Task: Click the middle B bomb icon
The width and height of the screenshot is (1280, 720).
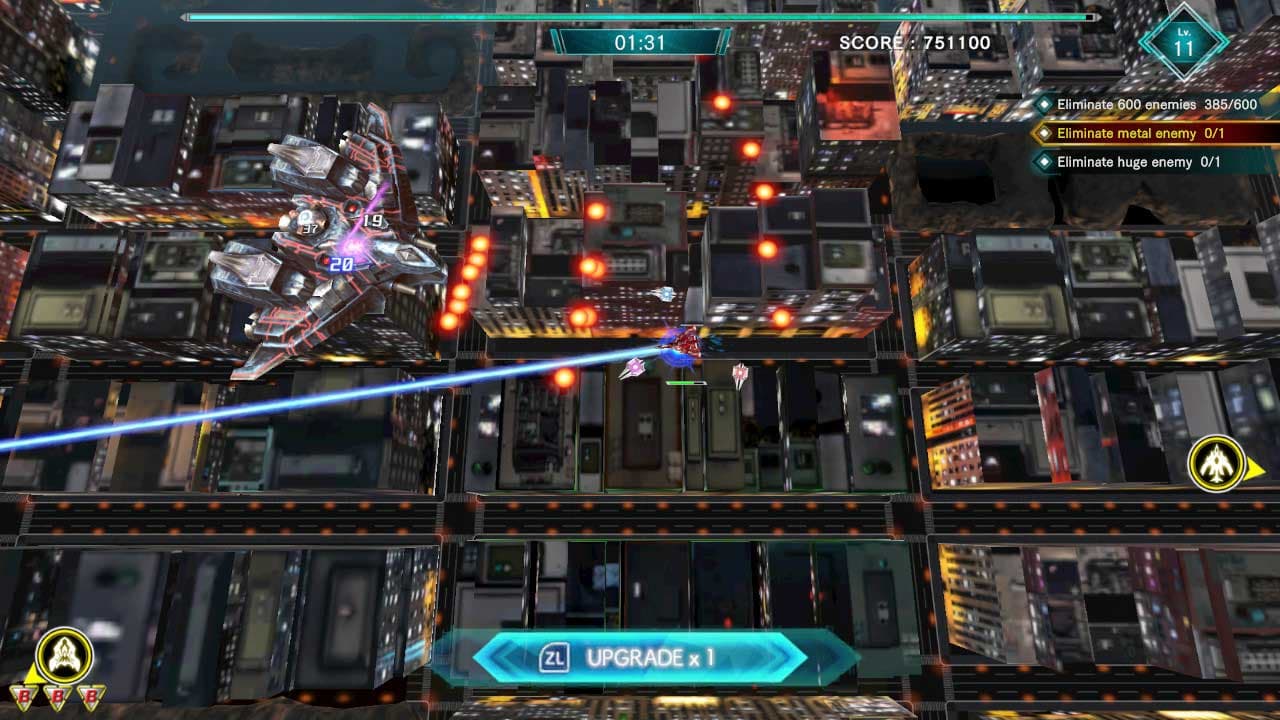Action: (59, 697)
